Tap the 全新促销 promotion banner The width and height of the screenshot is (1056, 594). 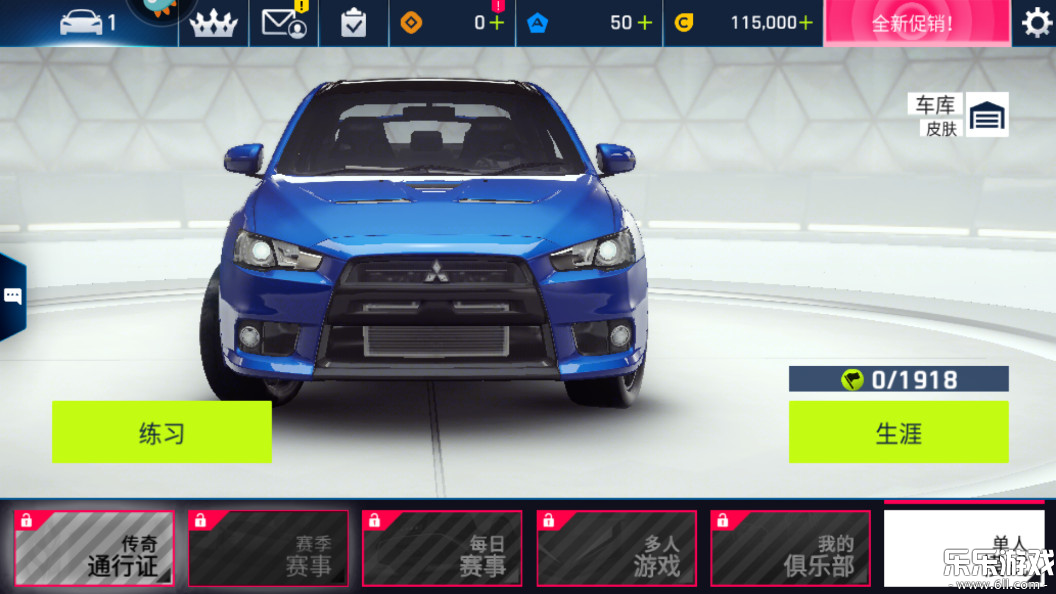click(912, 23)
